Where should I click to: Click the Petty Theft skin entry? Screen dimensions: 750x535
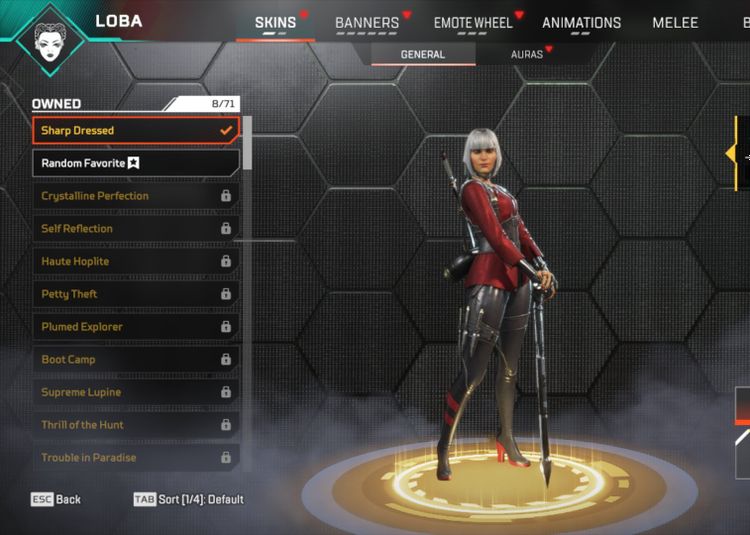136,294
